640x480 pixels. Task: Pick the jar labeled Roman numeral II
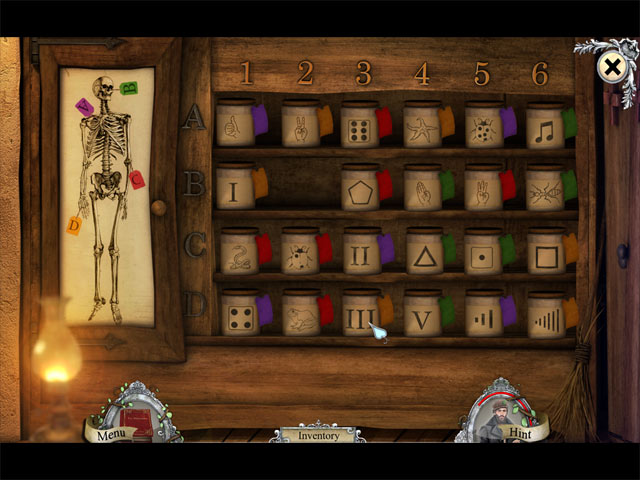(361, 254)
